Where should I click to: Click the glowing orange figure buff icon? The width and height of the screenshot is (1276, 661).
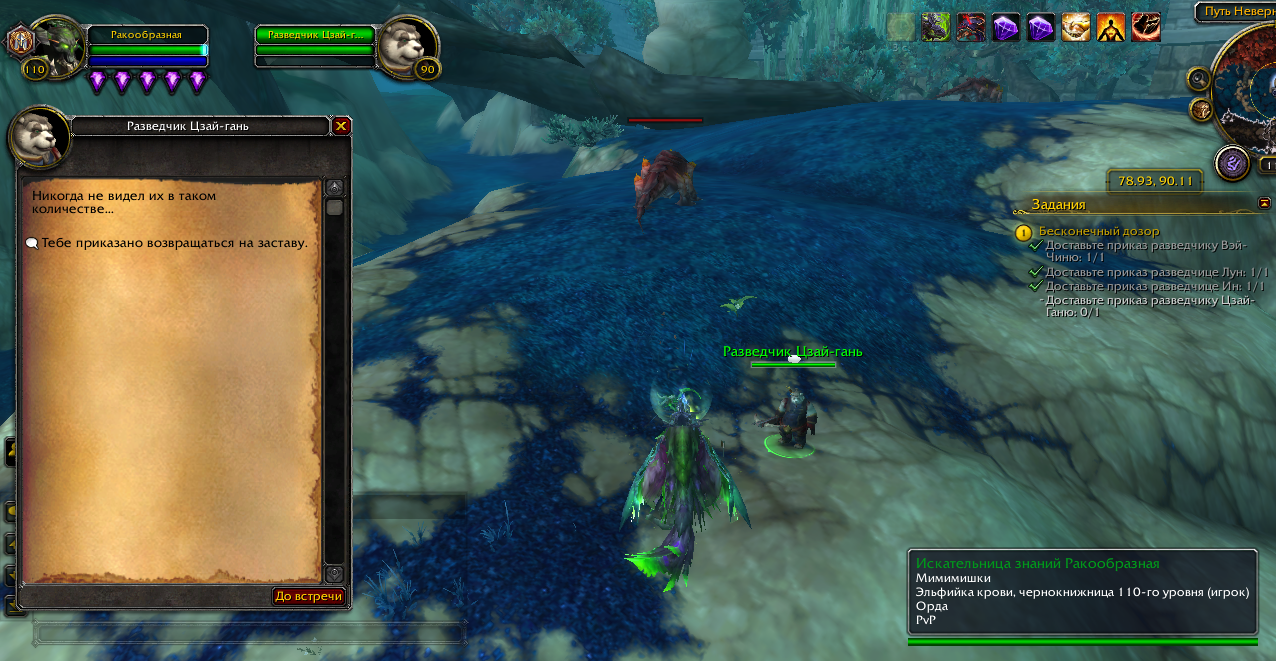(x=1110, y=27)
